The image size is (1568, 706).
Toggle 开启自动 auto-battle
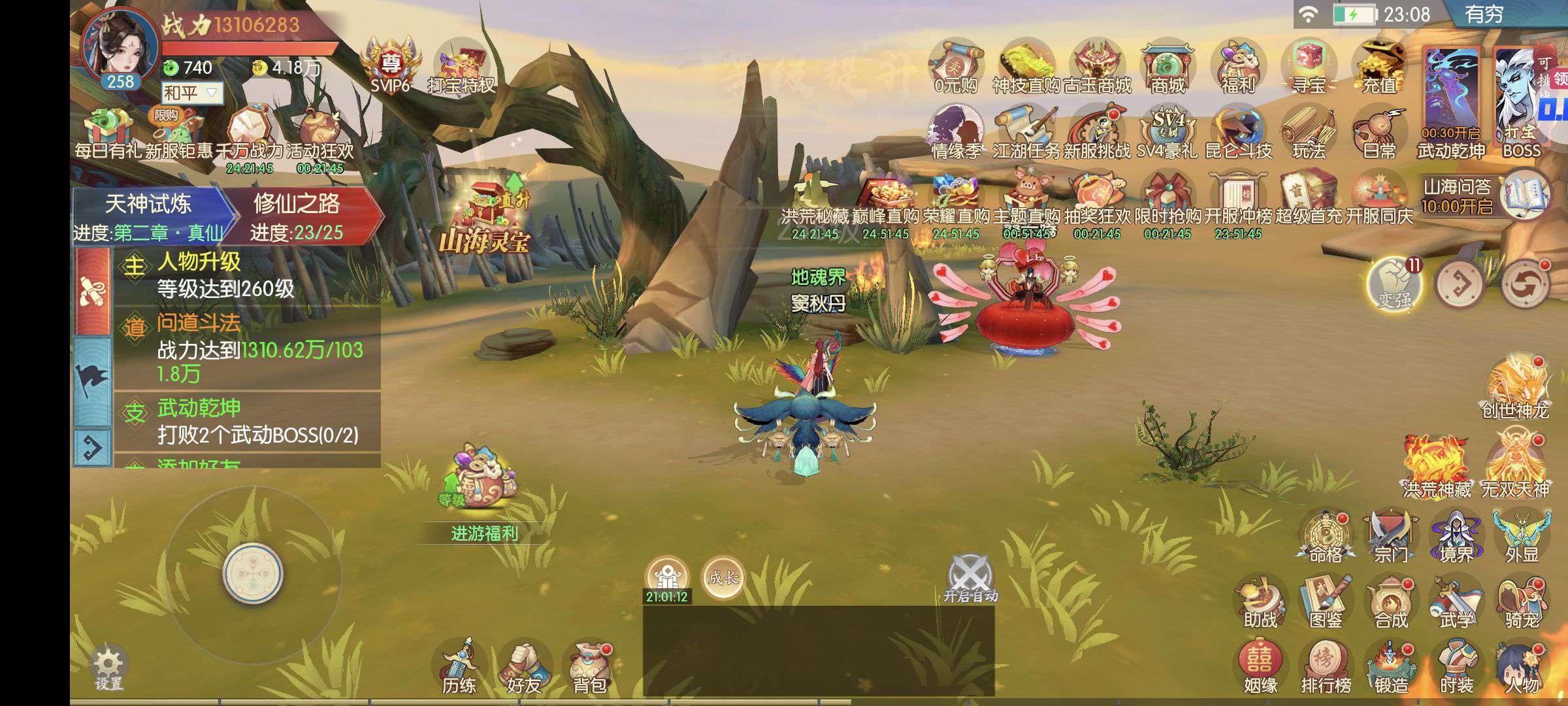(x=970, y=579)
